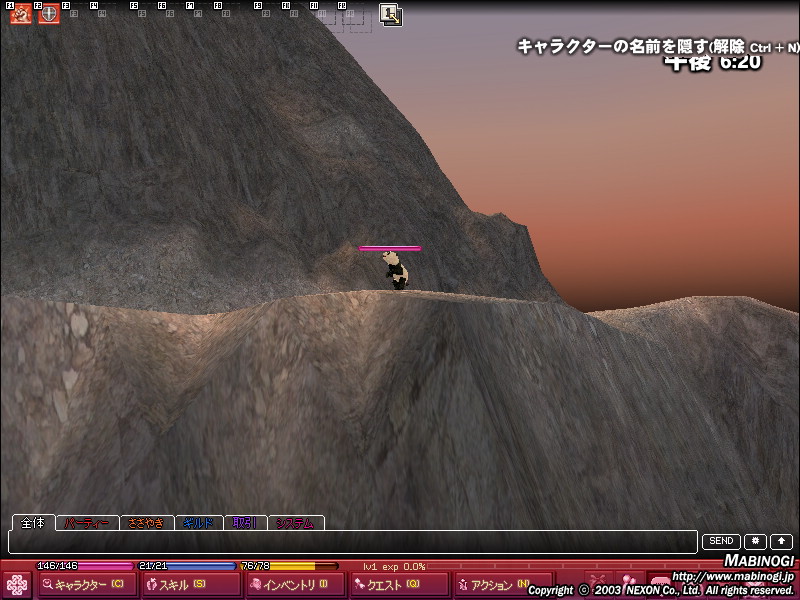The height and width of the screenshot is (600, 800).
Task: Open the クエスト quest log
Action: pyautogui.click(x=388, y=585)
